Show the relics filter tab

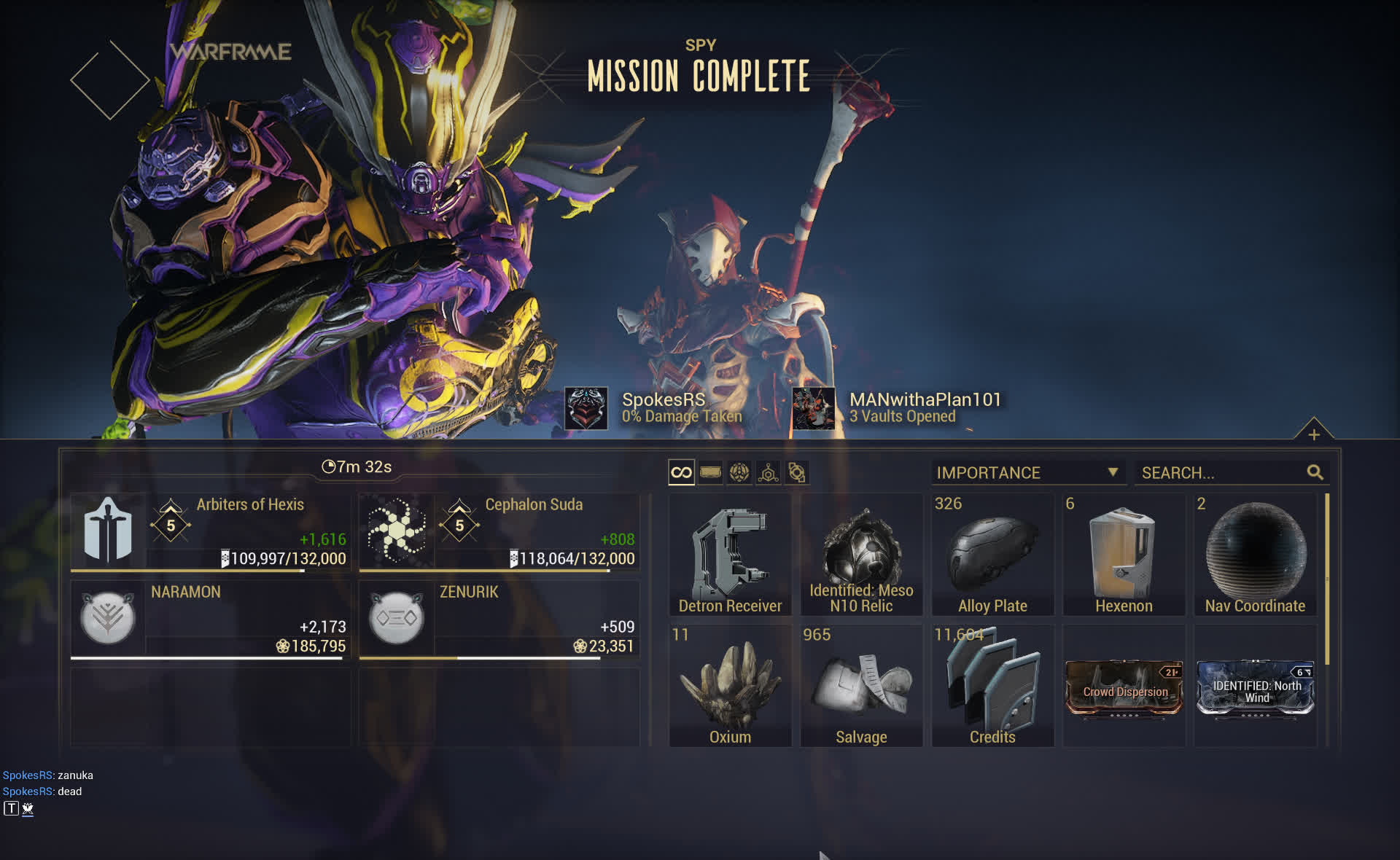pos(739,473)
